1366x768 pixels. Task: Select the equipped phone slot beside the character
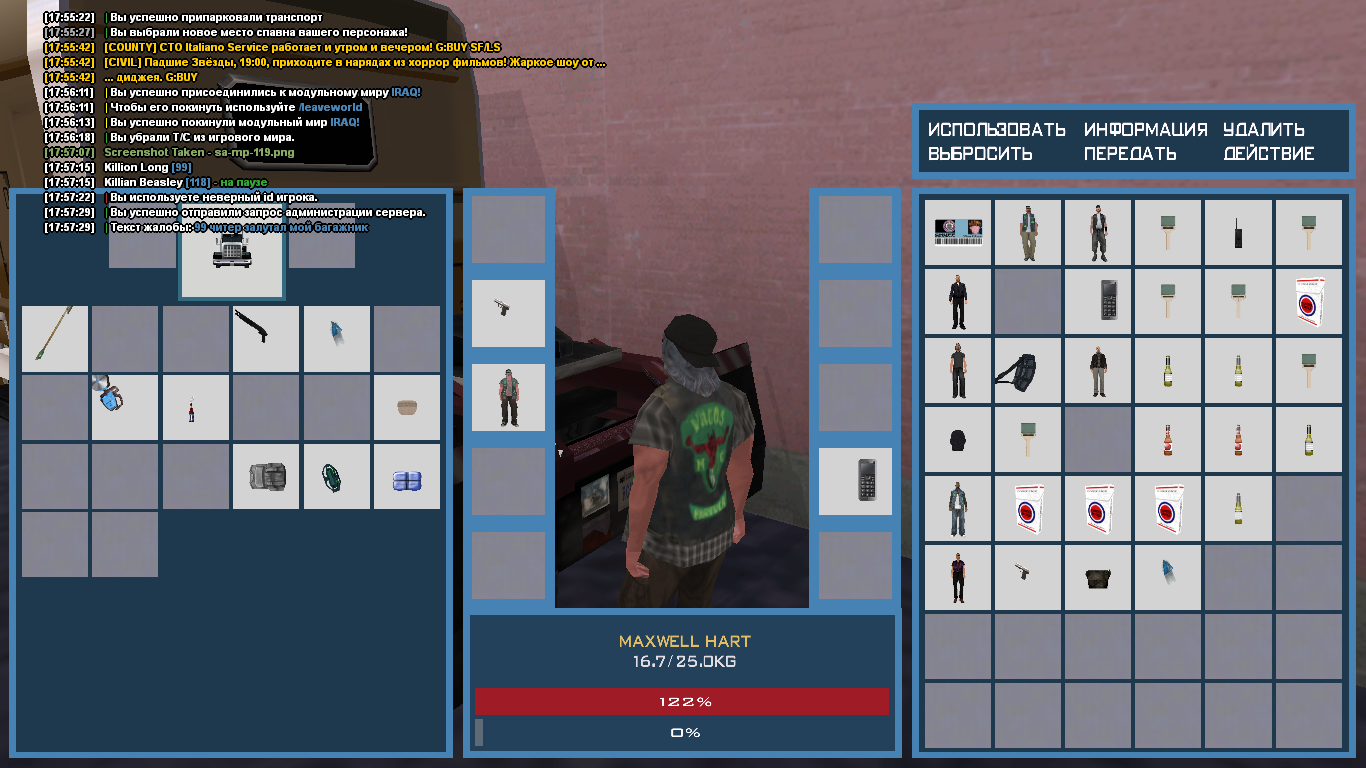(855, 481)
